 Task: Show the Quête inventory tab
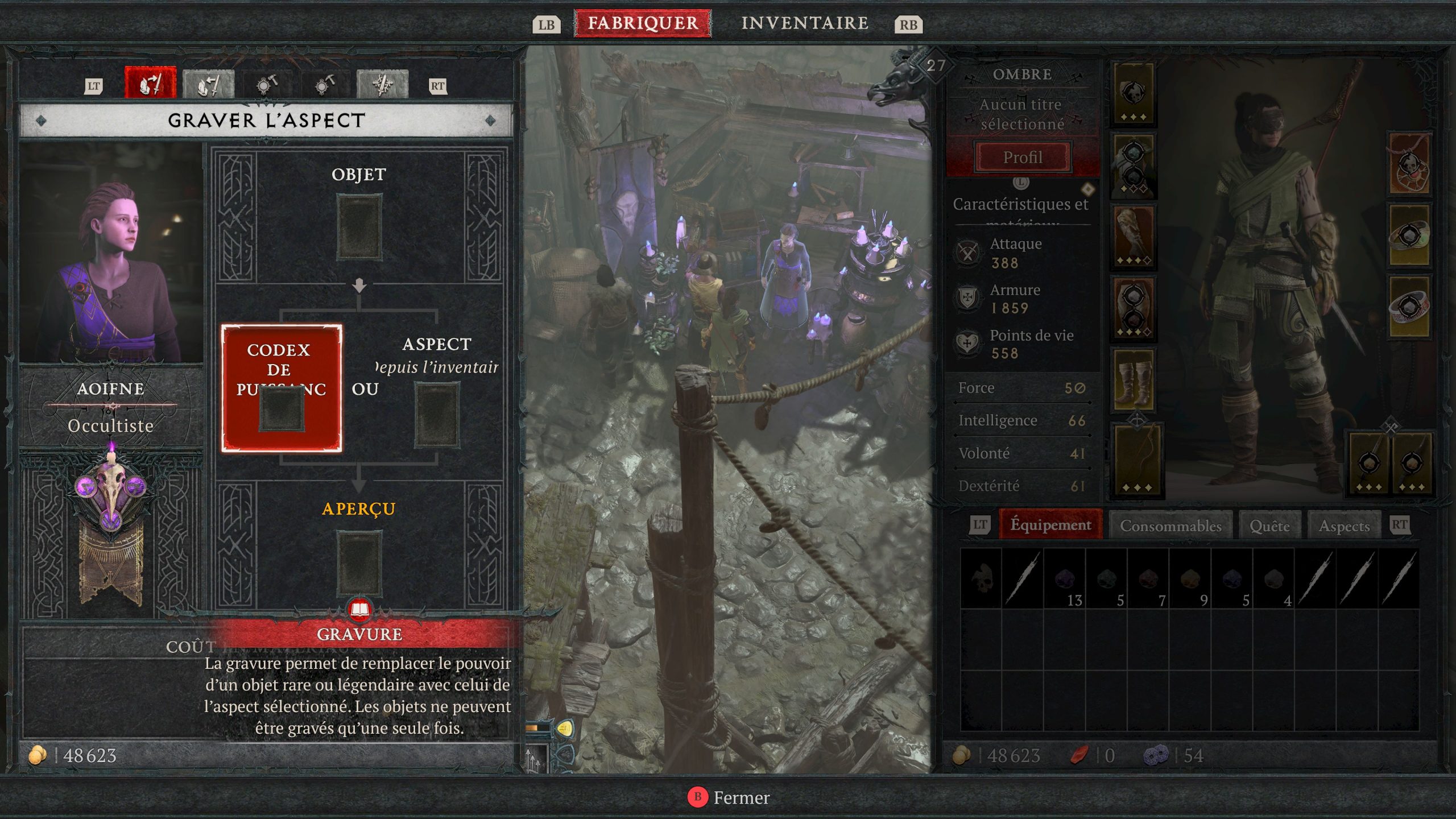click(1269, 526)
